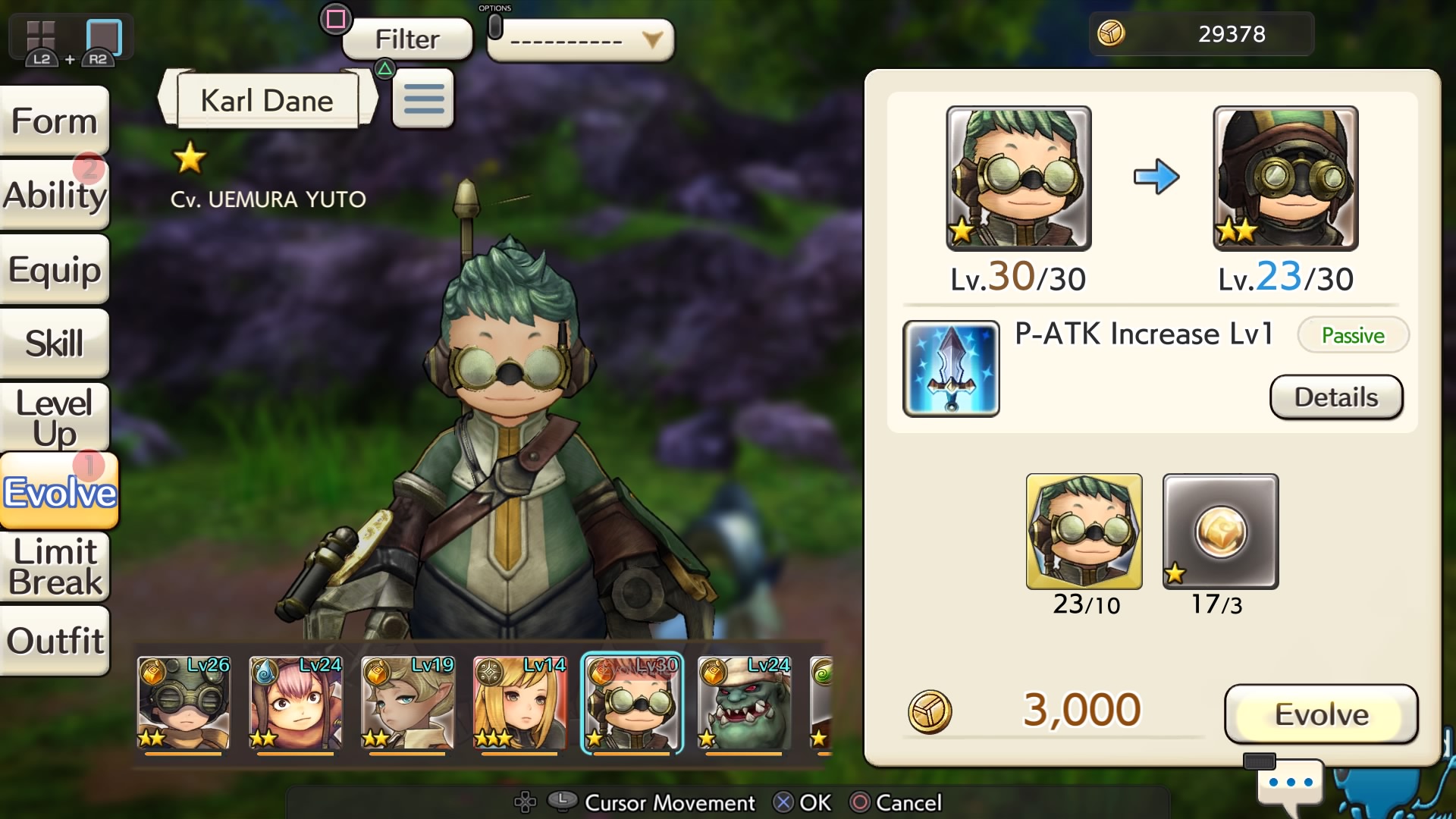Screen dimensions: 1456x819
Task: Select the Lv14 three-star blonde girl portrait
Action: (520, 703)
